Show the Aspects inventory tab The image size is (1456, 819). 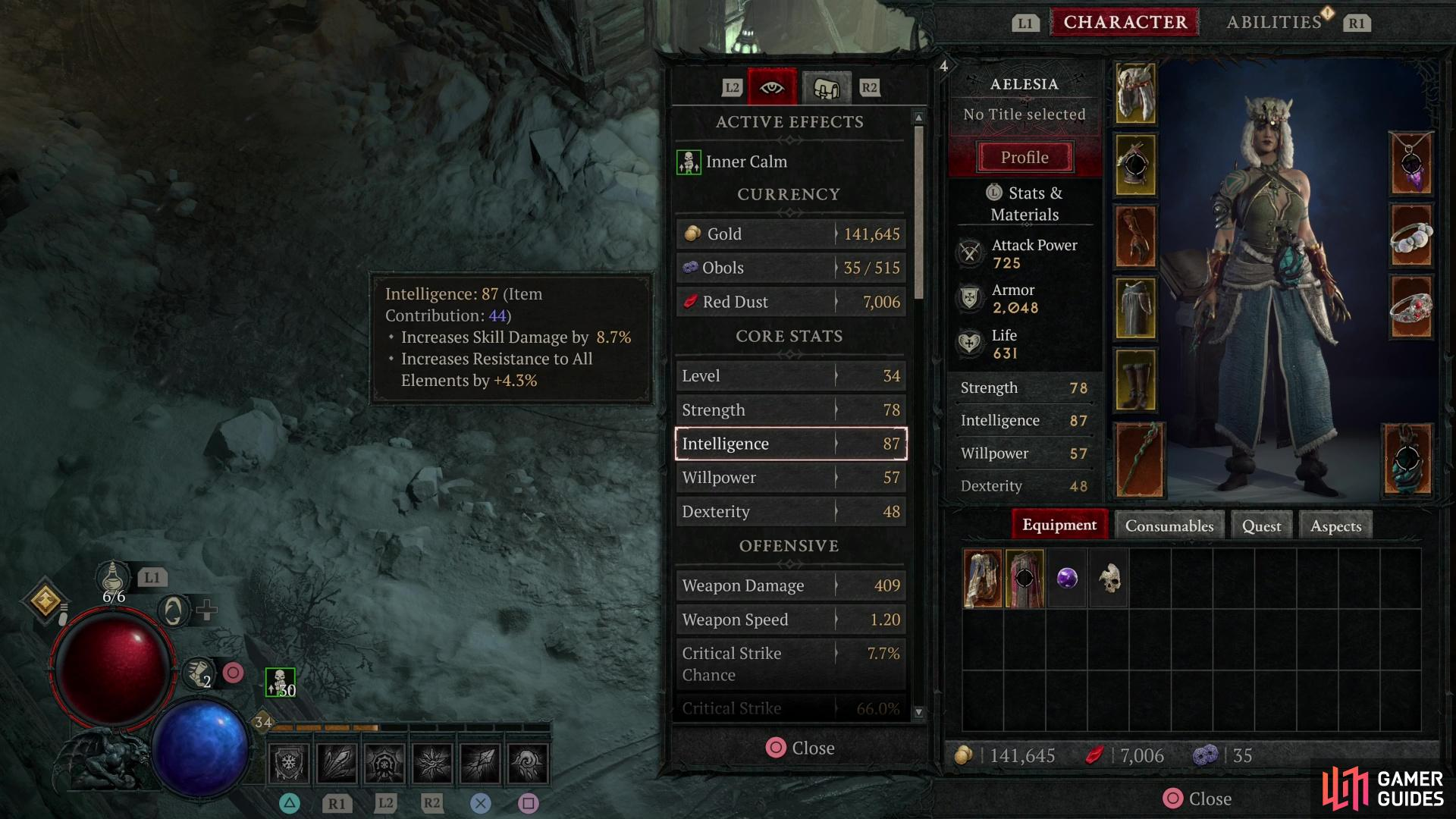coord(1335,526)
